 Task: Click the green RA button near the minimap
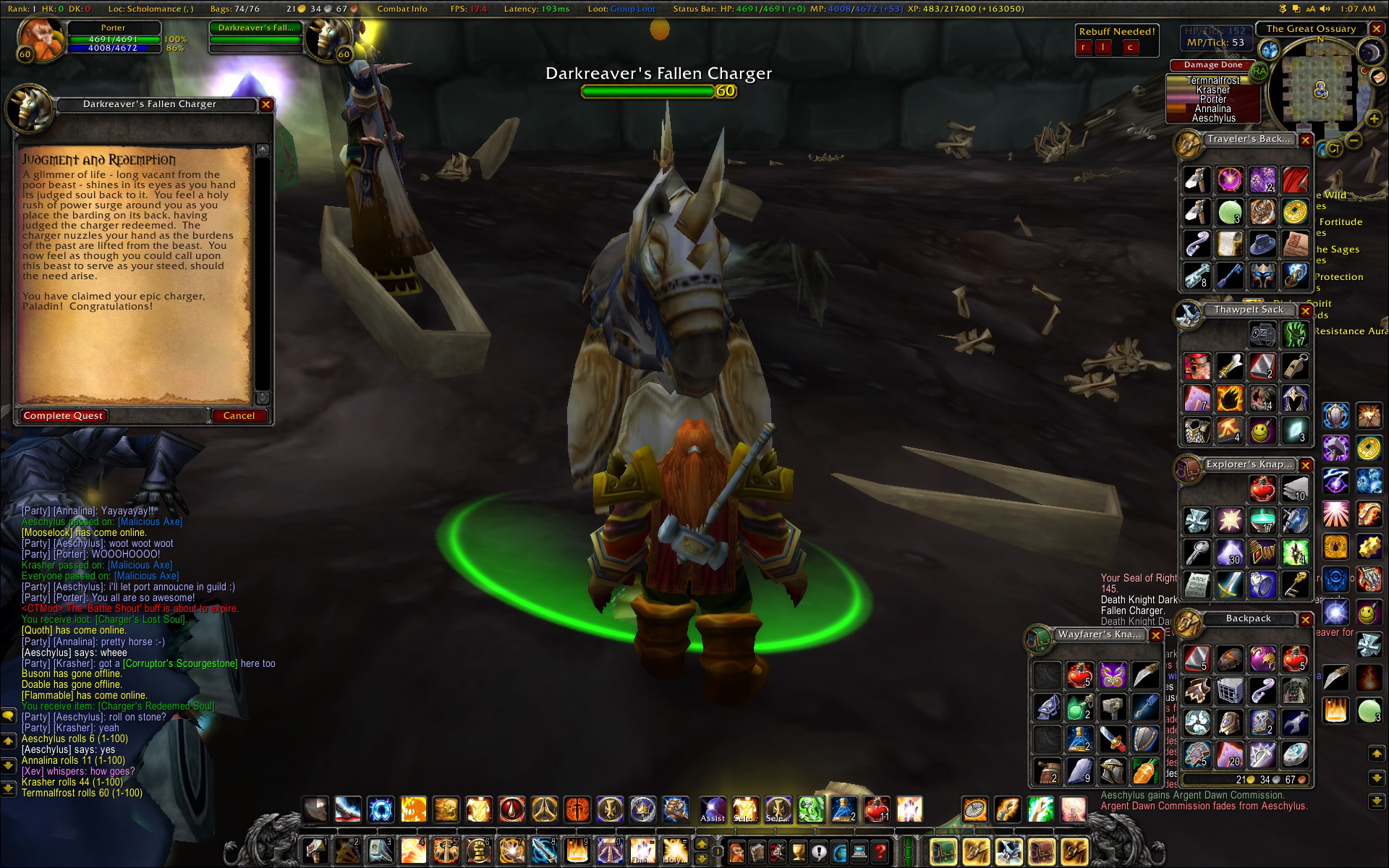point(1259,72)
